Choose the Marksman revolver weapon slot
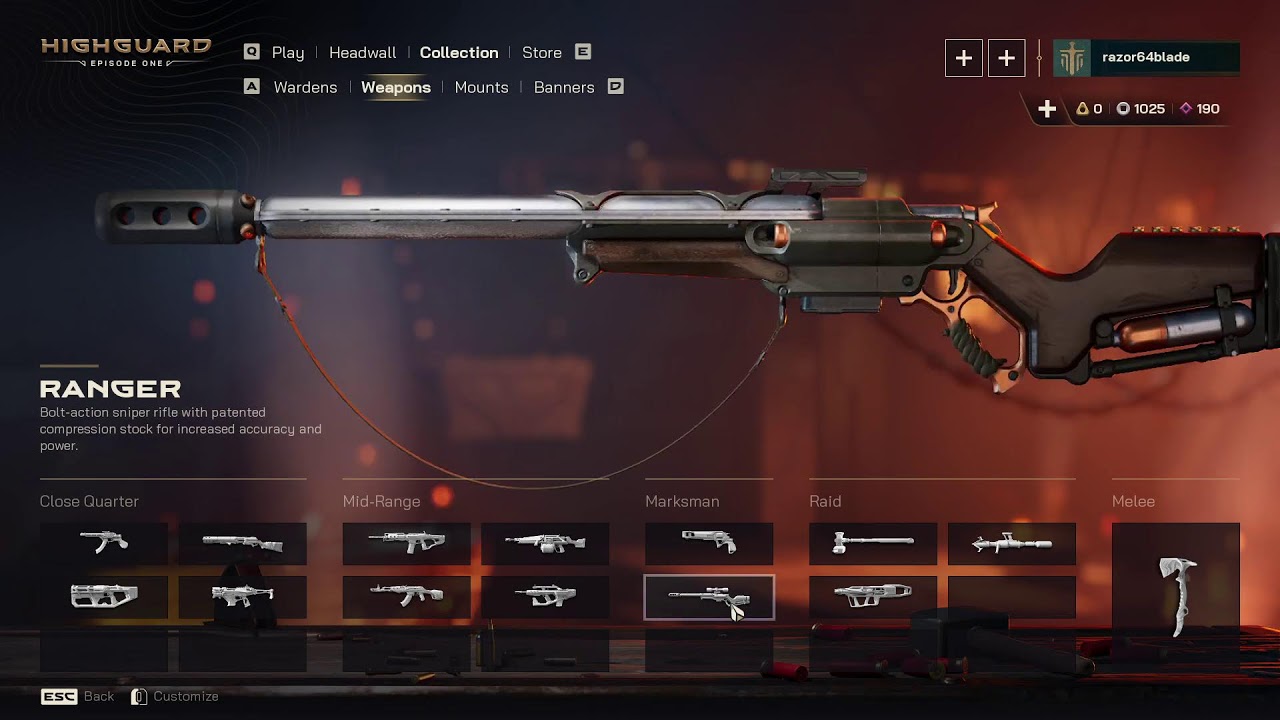 pyautogui.click(x=709, y=543)
